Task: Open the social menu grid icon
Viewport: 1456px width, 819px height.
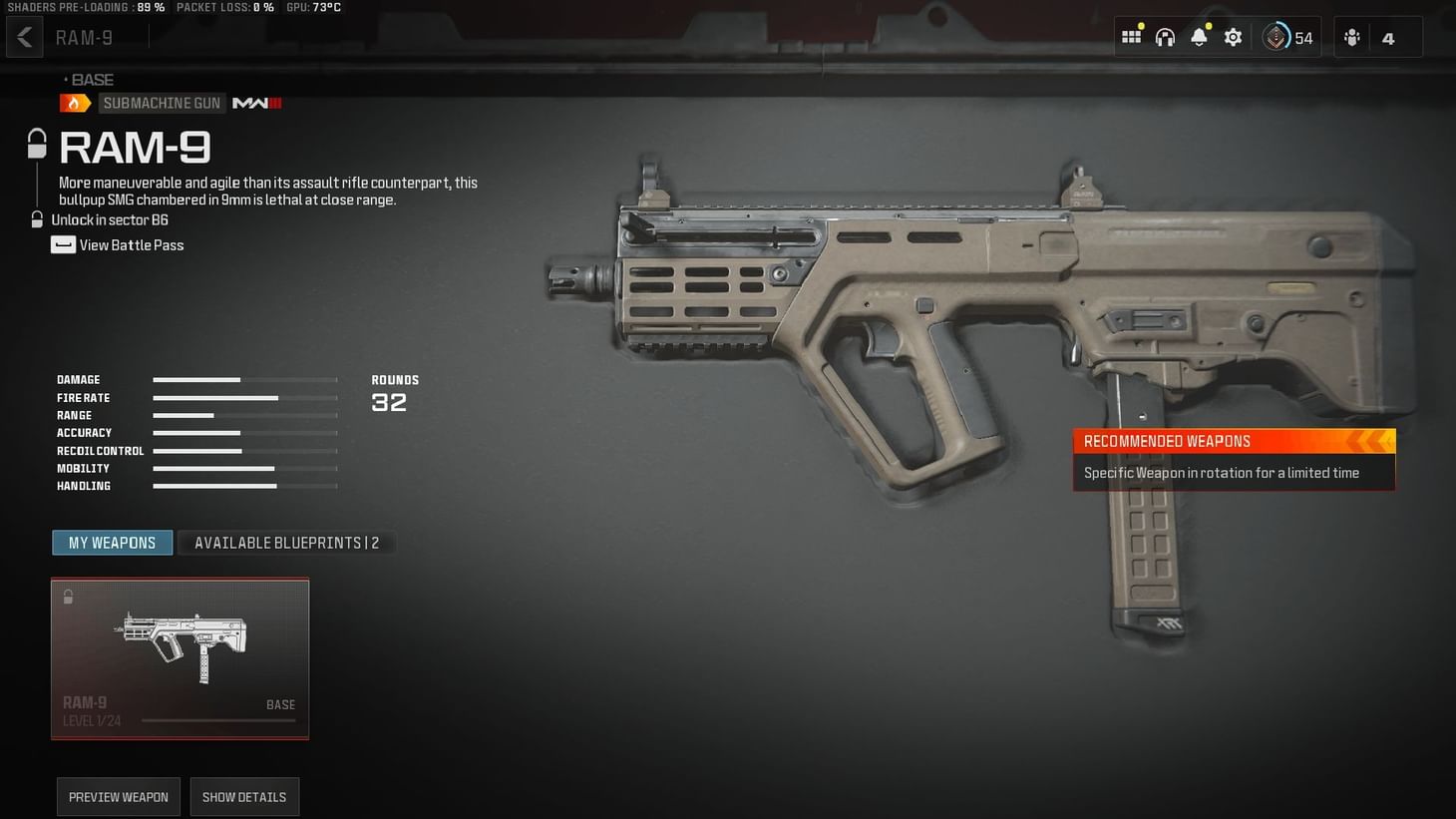Action: coord(1131,36)
